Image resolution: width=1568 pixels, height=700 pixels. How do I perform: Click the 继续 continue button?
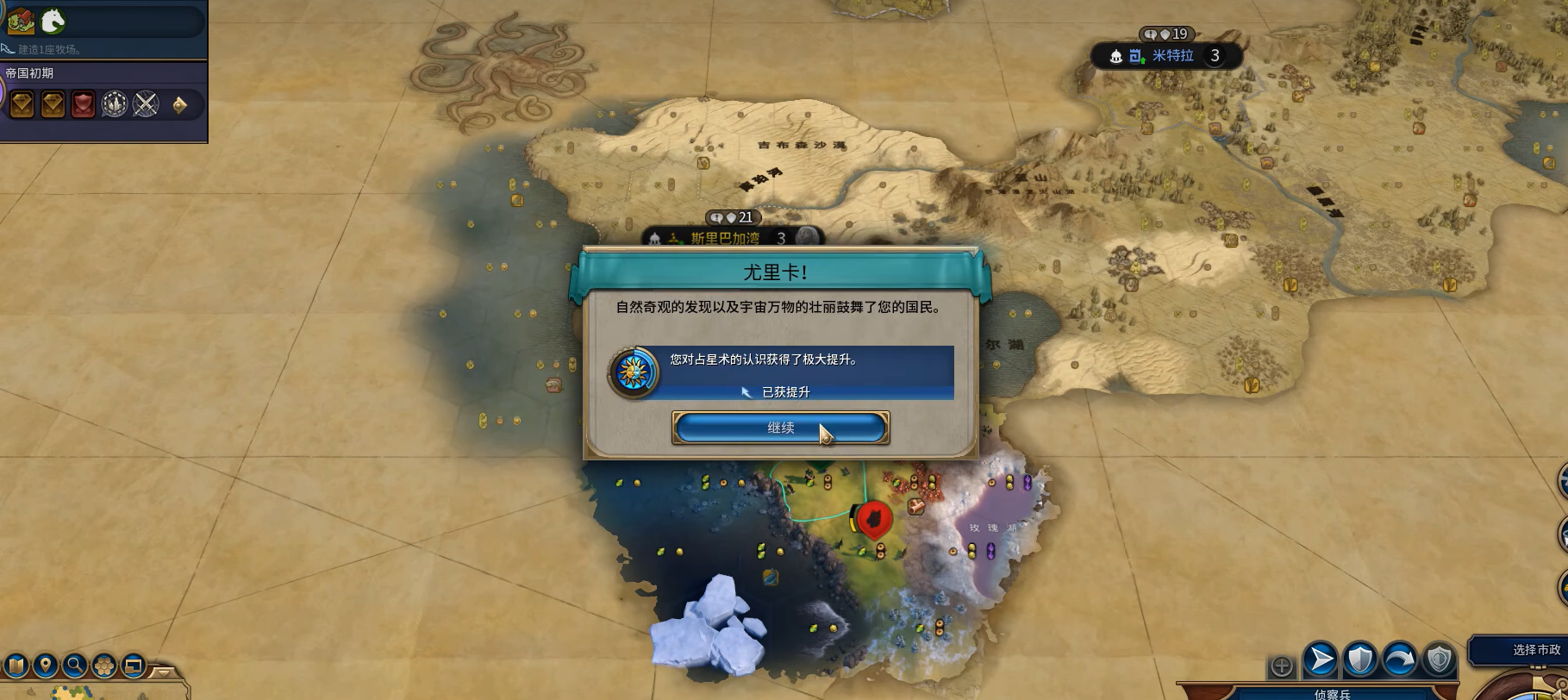click(x=780, y=428)
